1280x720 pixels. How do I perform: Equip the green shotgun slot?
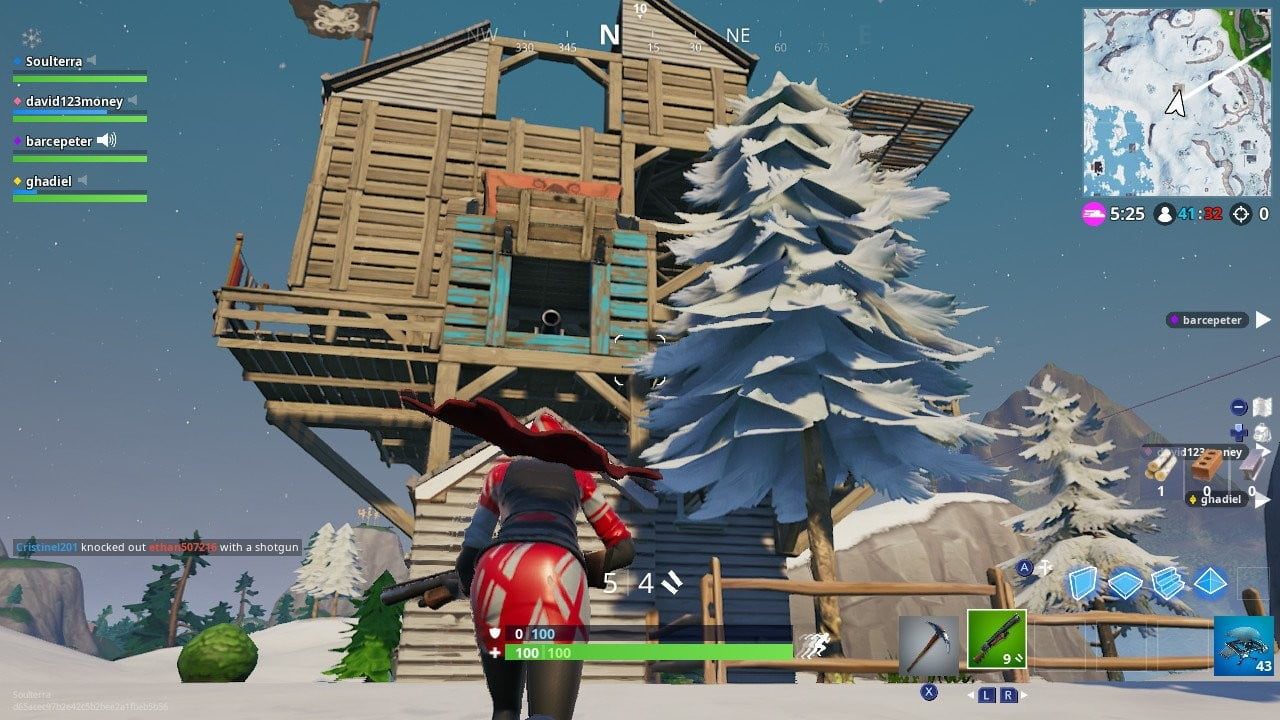coord(996,640)
